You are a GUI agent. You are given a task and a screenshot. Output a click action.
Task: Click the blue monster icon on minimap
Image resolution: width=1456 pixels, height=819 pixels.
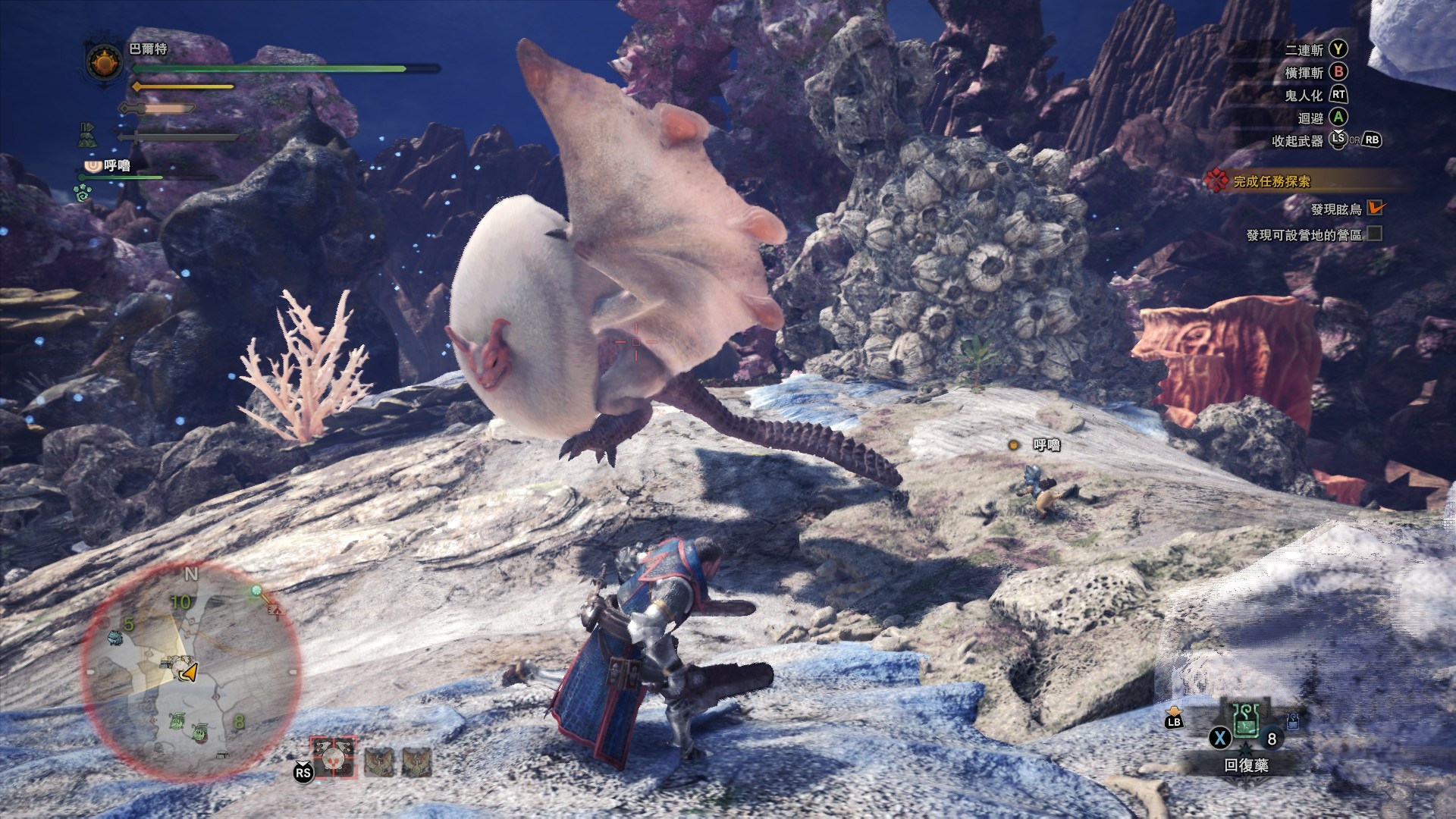click(x=115, y=637)
